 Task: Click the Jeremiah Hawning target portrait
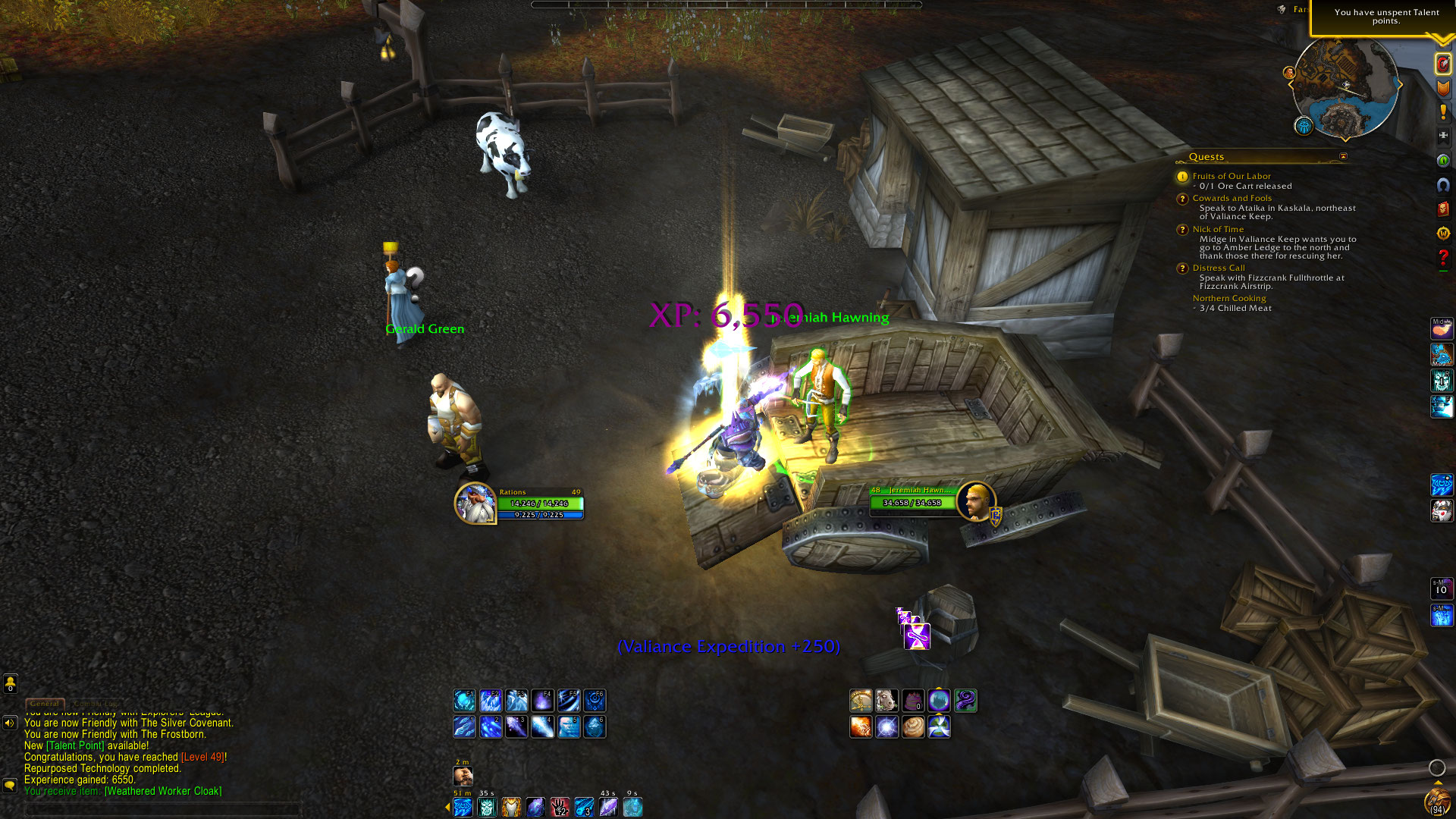coord(975,501)
